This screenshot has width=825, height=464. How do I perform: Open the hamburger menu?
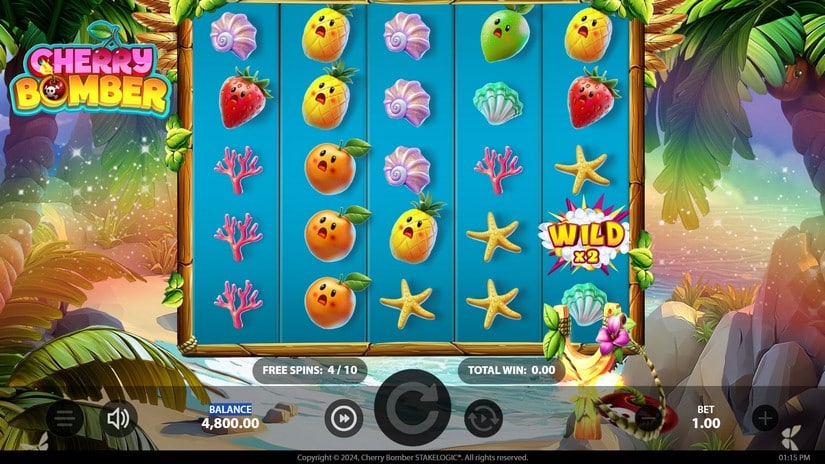(x=64, y=418)
